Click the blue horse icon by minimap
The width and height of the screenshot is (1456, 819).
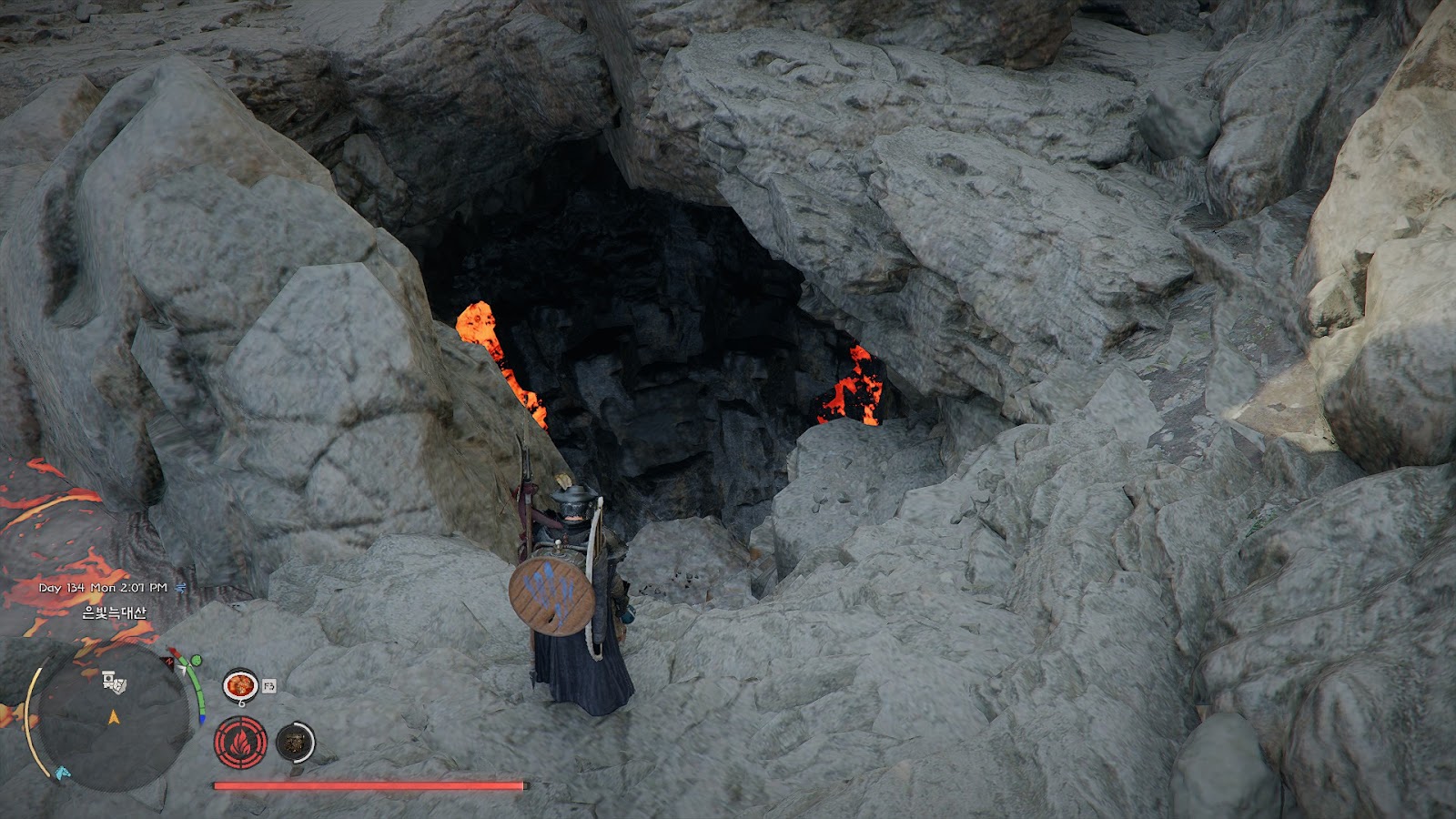pyautogui.click(x=62, y=773)
